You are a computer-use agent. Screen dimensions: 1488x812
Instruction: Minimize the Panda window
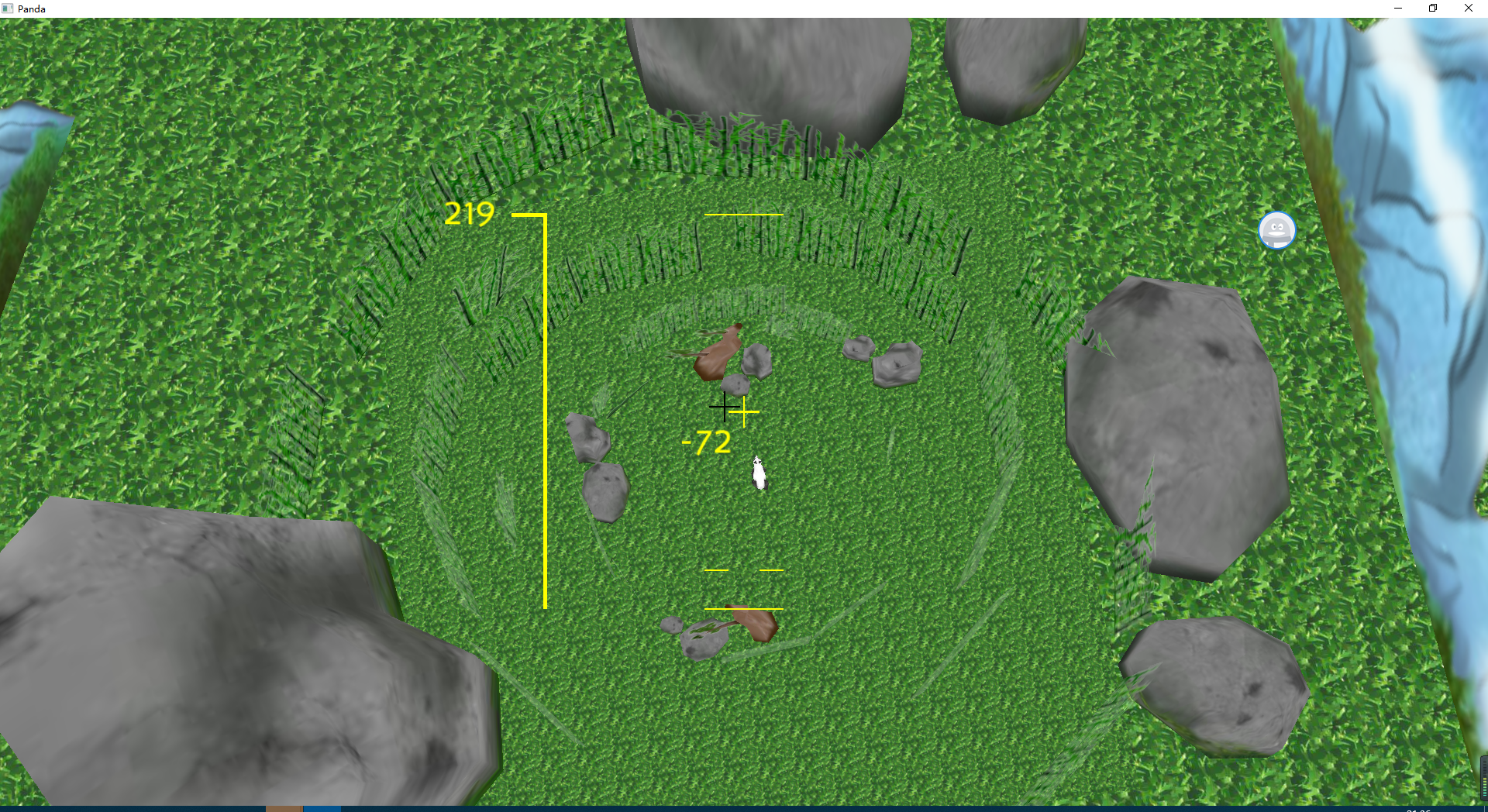point(1397,8)
